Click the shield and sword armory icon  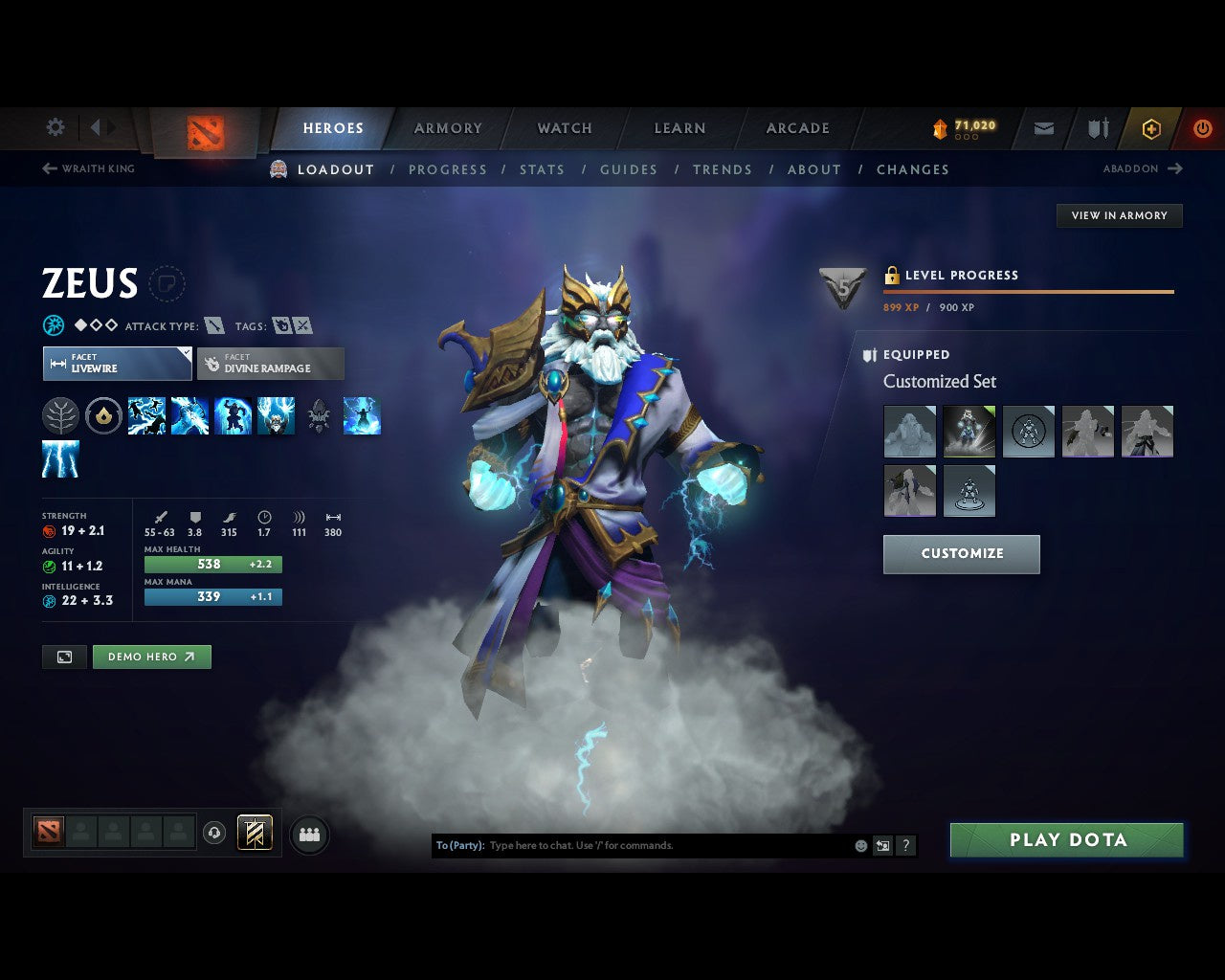(1097, 127)
